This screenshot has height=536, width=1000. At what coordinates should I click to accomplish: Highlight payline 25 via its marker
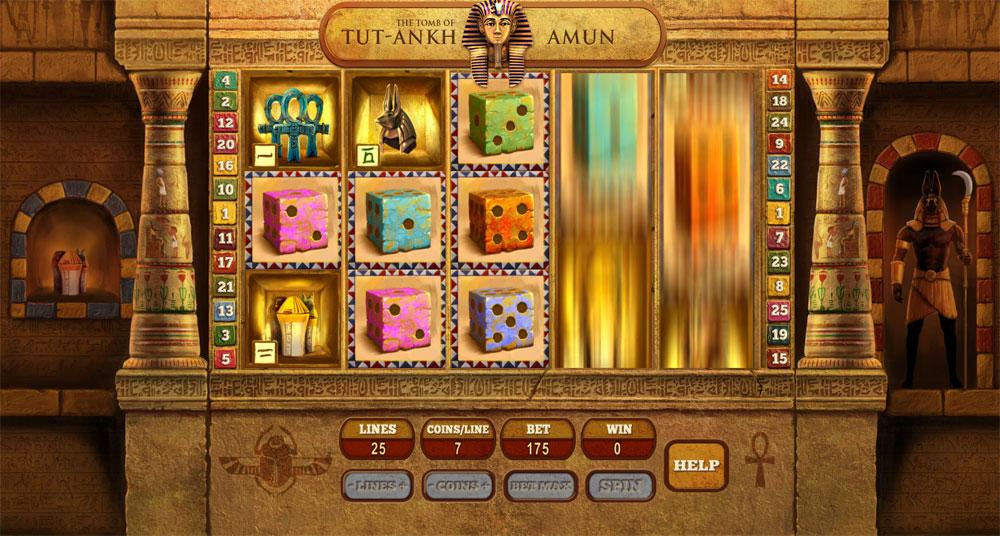coord(779,311)
